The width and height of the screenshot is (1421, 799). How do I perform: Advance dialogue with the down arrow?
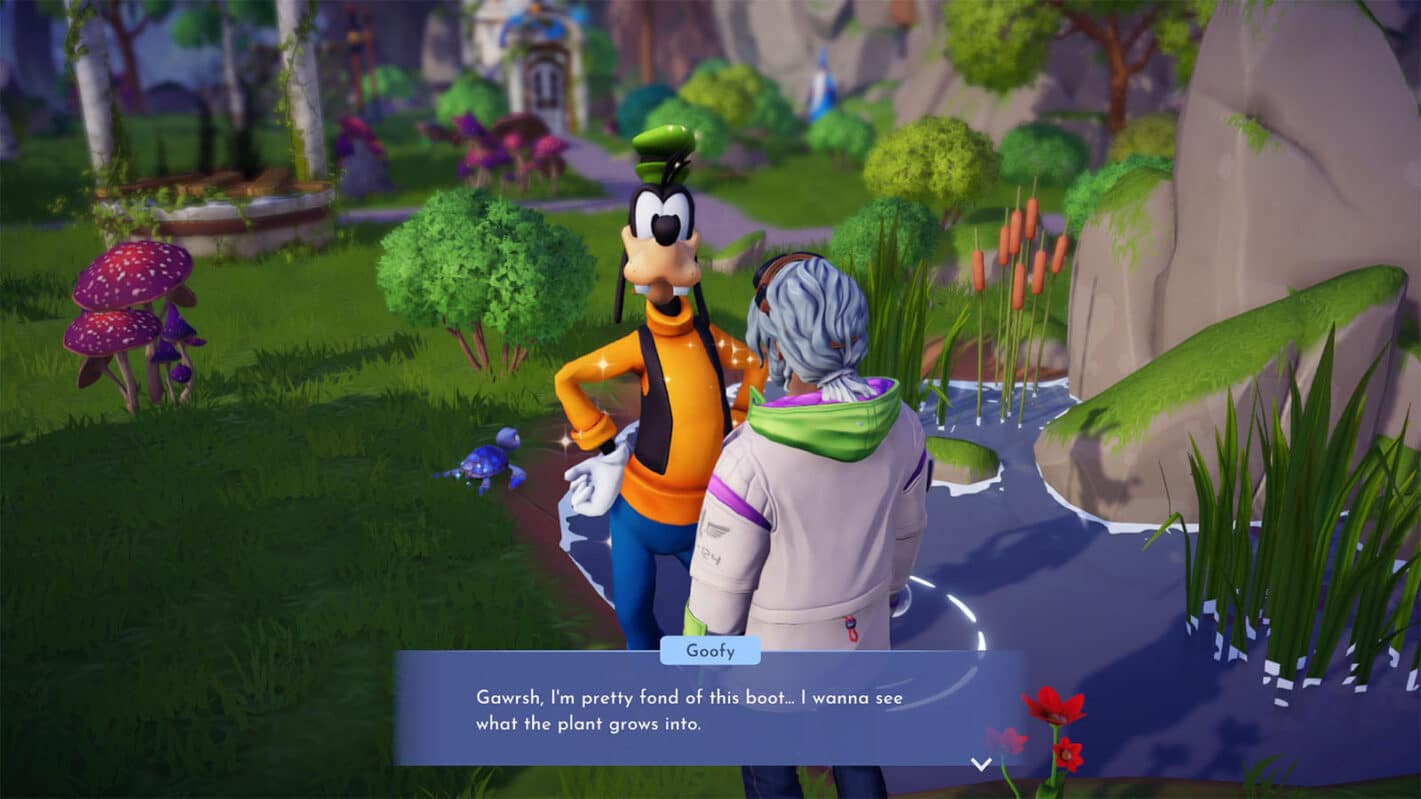981,764
